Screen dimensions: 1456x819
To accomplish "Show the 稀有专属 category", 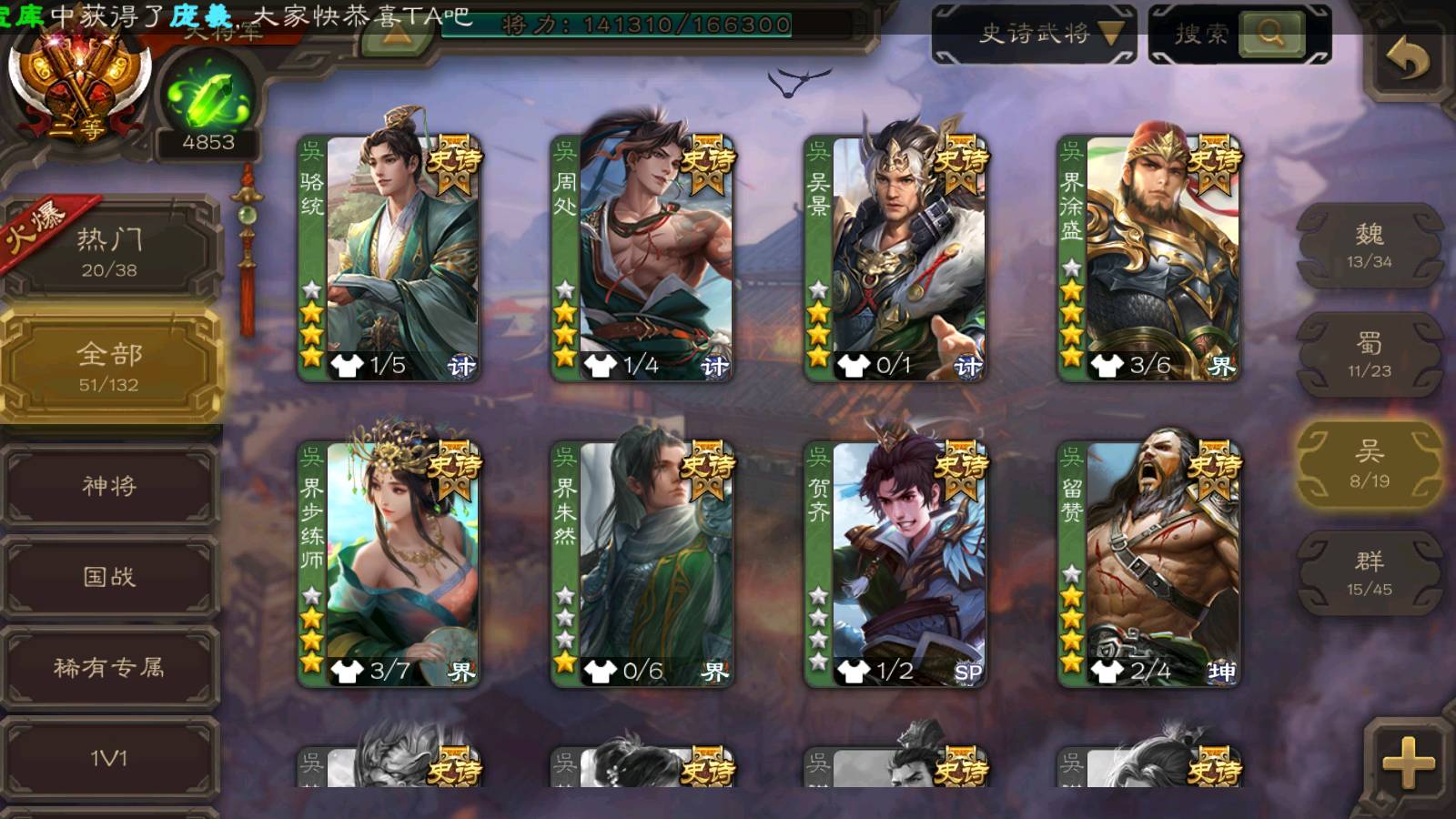I will tap(109, 668).
